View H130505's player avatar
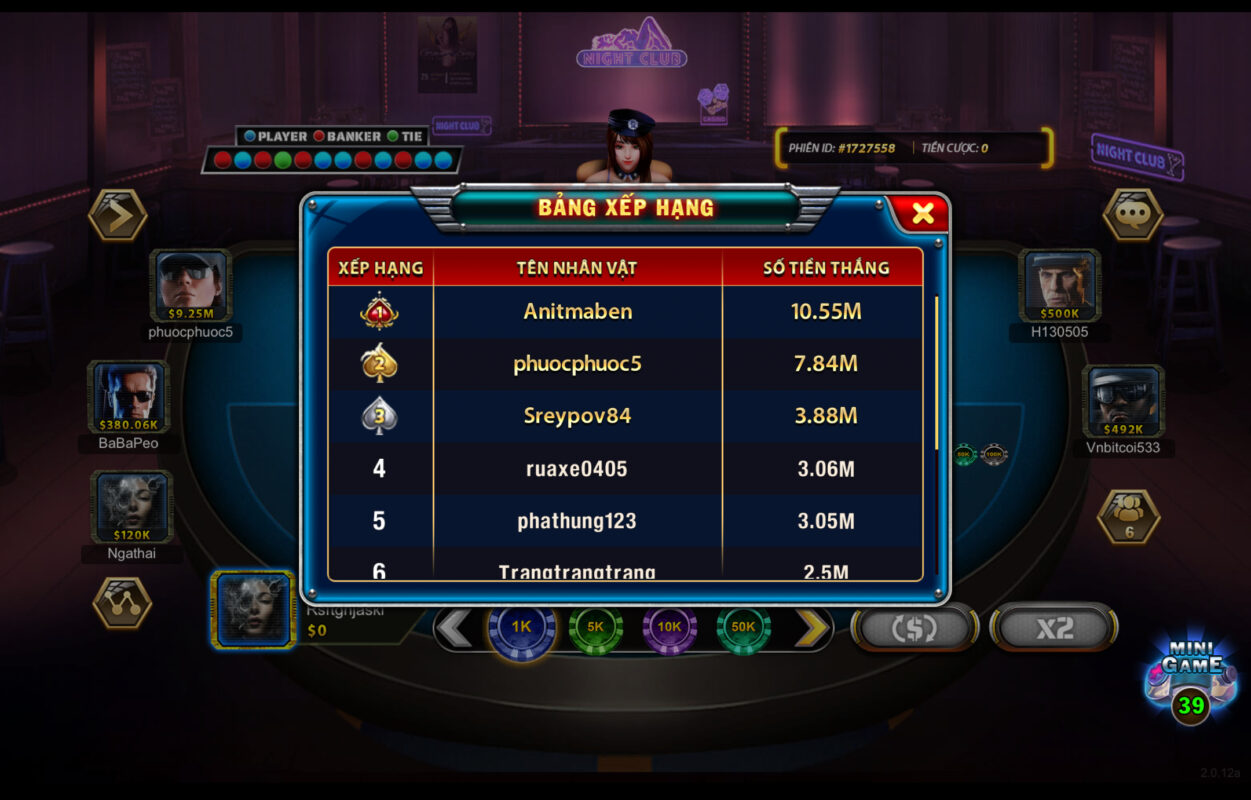This screenshot has height=800, width=1251. [x=1060, y=286]
